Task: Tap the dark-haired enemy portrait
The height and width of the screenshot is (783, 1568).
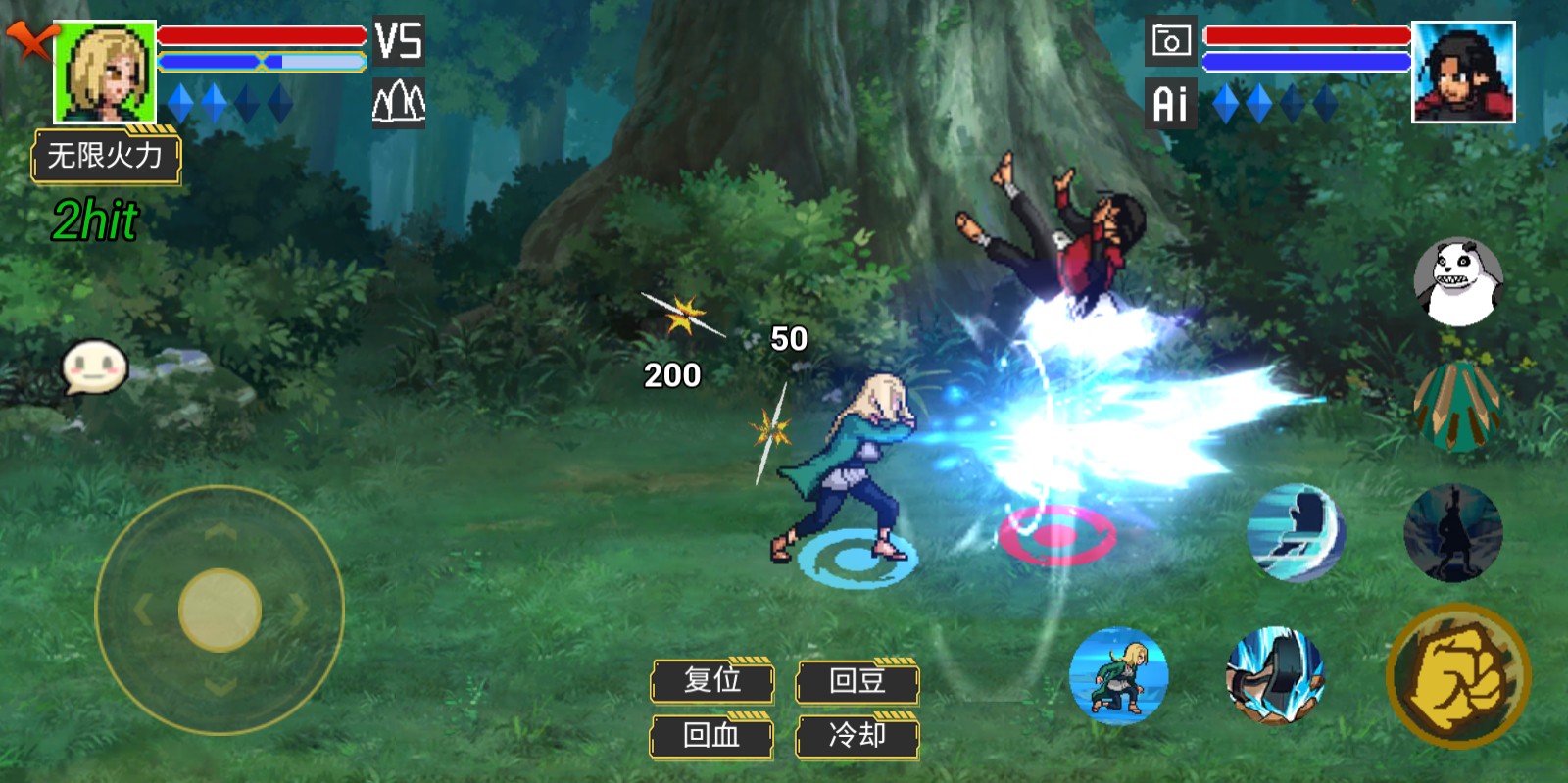Action: click(x=1463, y=72)
